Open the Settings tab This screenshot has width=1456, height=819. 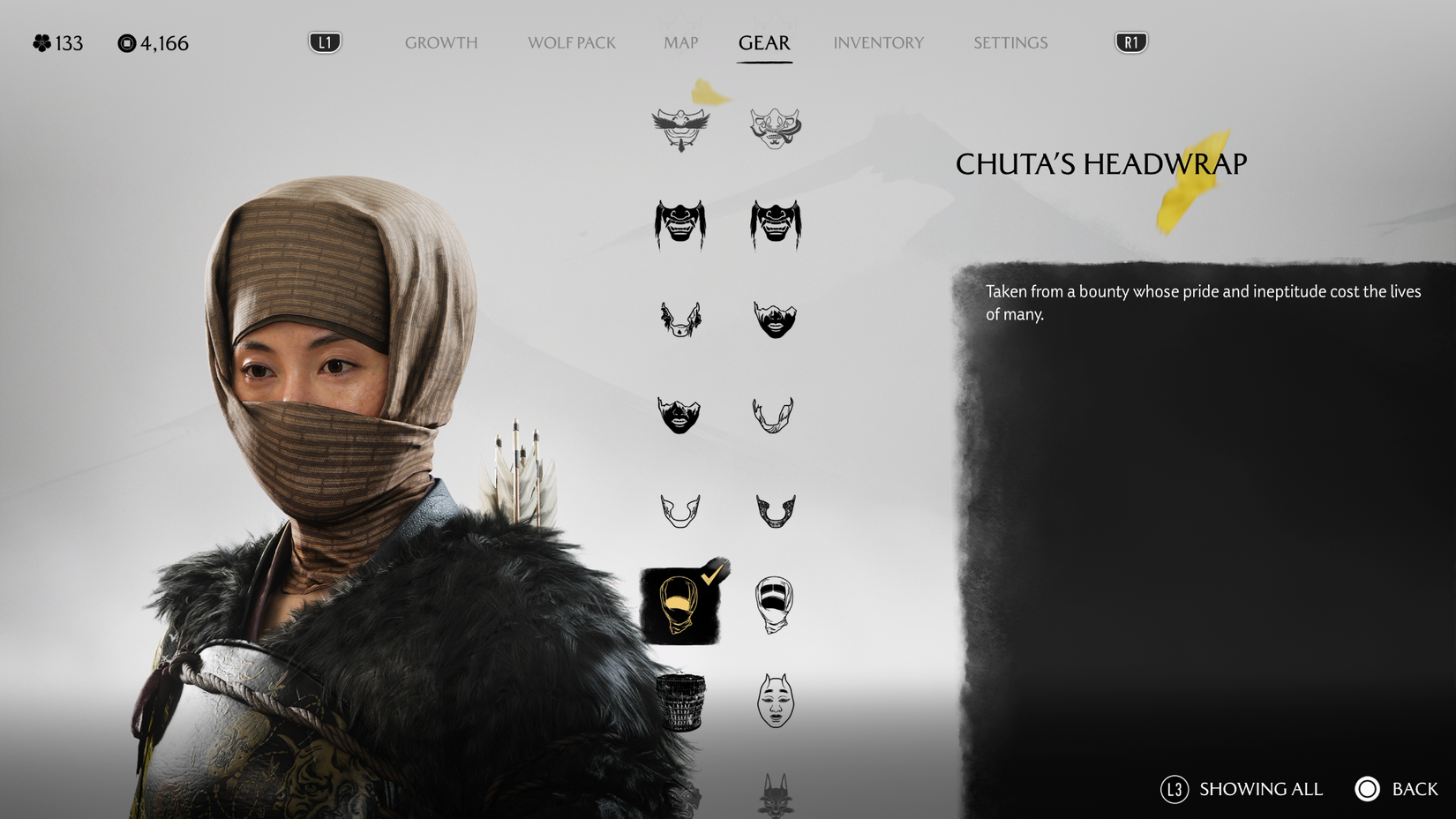(1009, 42)
